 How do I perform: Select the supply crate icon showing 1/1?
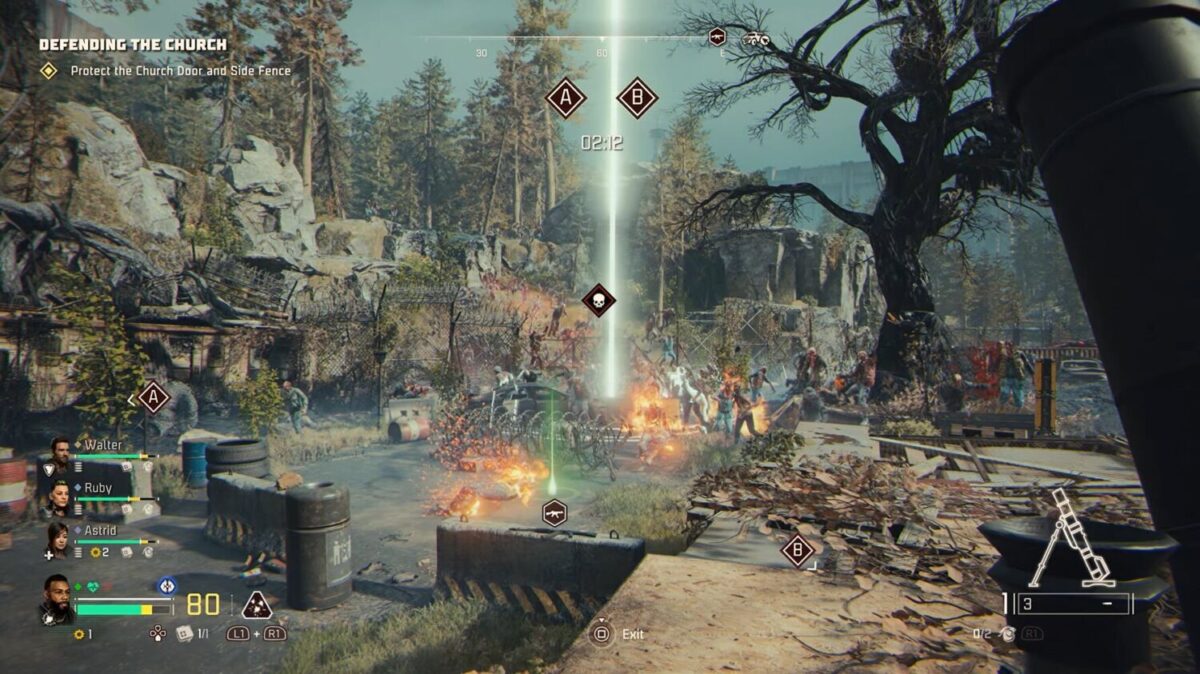coord(184,633)
